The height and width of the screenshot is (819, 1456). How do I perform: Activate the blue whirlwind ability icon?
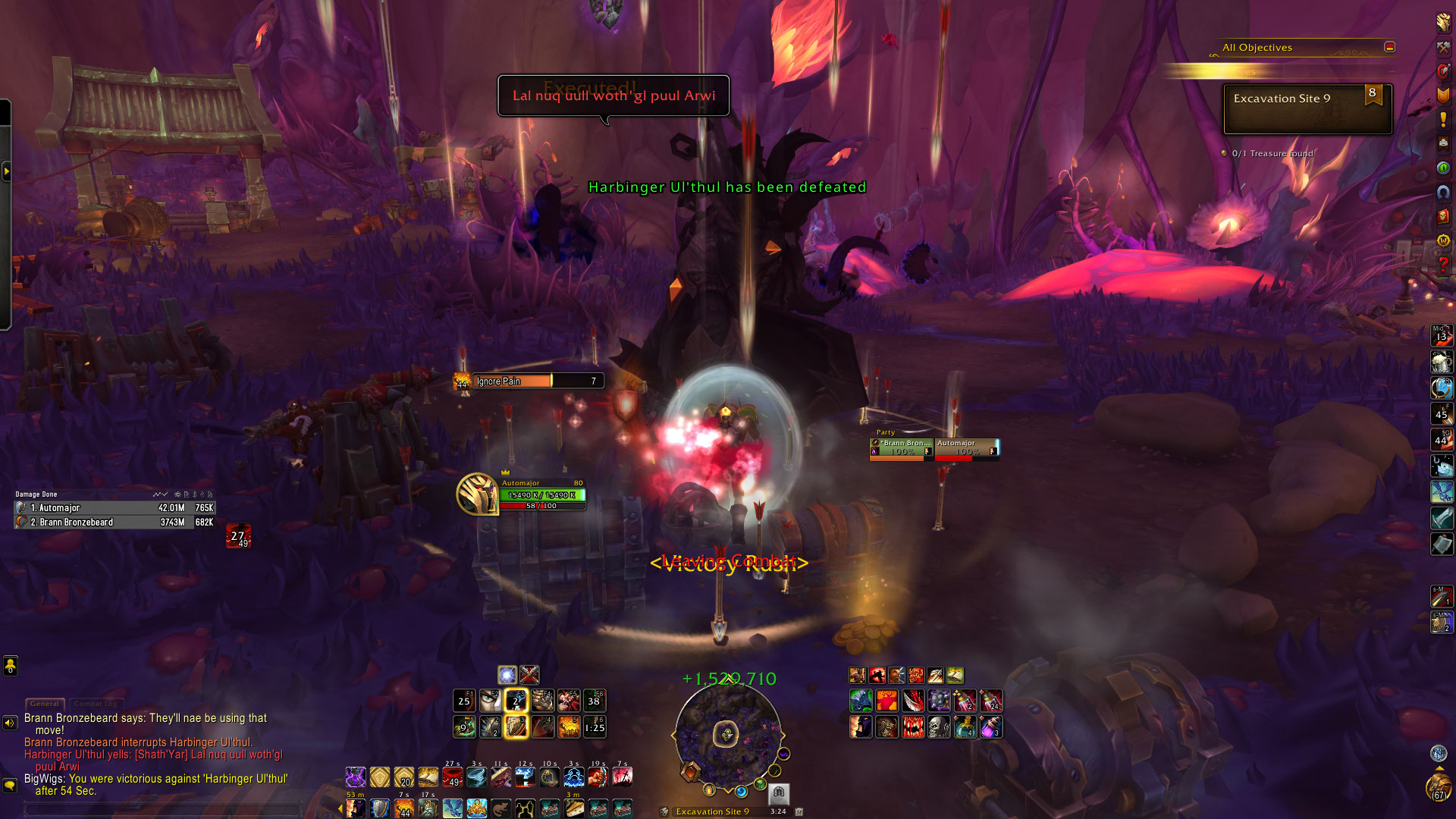tap(477, 777)
